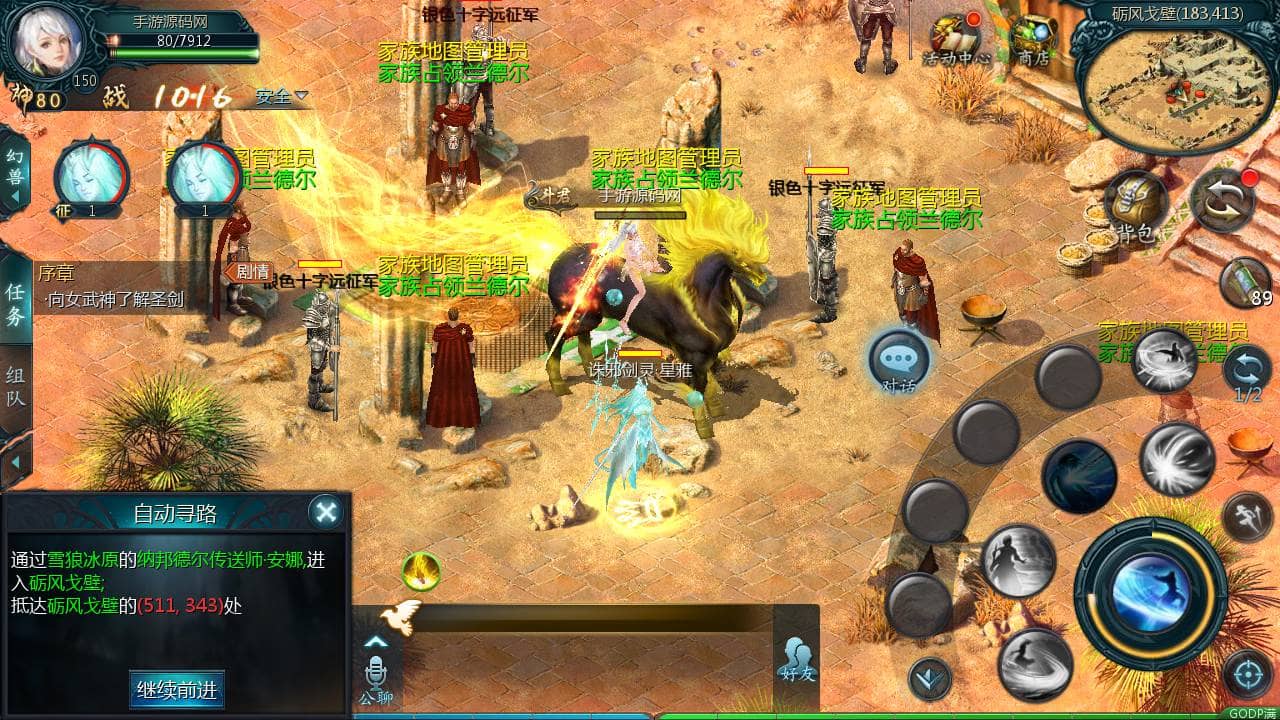Toggle the crosshair target-lock button
The image size is (1280, 720).
click(x=1247, y=674)
